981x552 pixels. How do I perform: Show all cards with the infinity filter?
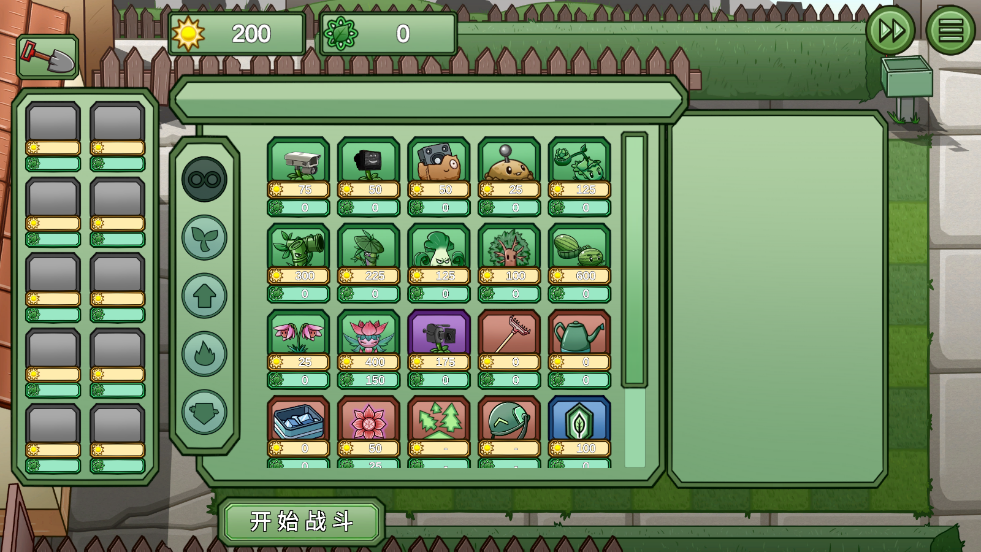tap(205, 180)
